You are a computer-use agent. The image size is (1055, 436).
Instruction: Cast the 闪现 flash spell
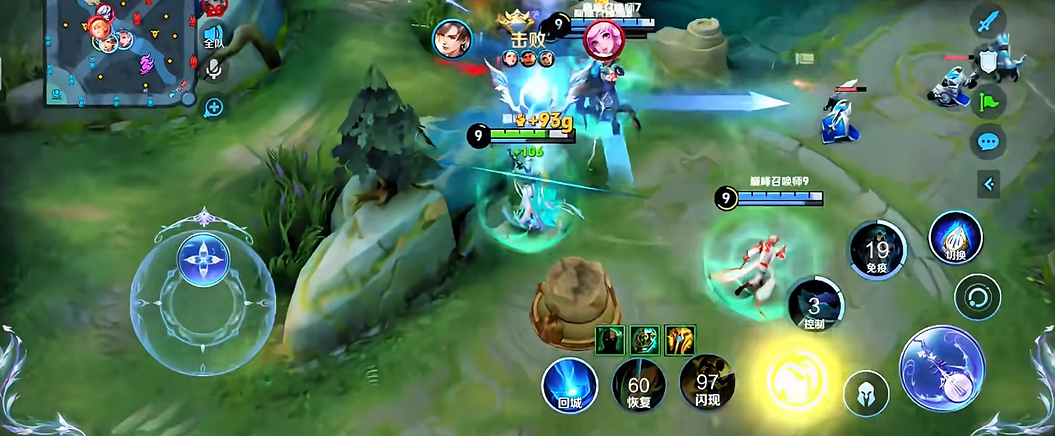pyautogui.click(x=707, y=385)
